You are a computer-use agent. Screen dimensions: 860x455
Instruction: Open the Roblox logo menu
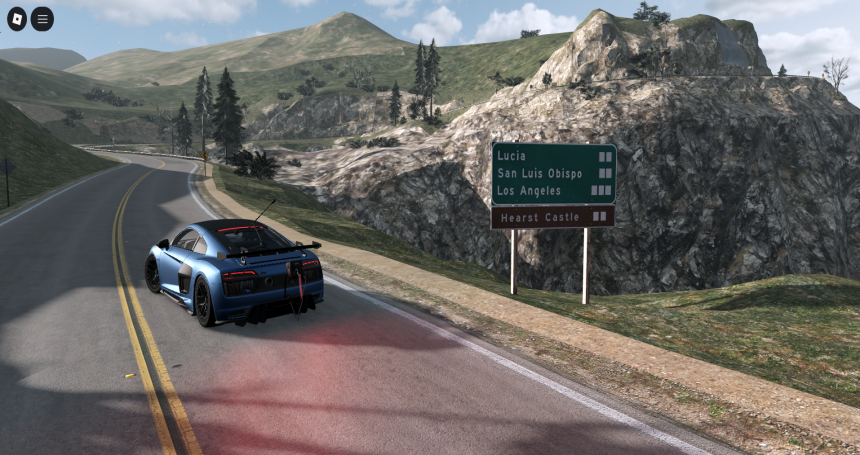click(16, 19)
